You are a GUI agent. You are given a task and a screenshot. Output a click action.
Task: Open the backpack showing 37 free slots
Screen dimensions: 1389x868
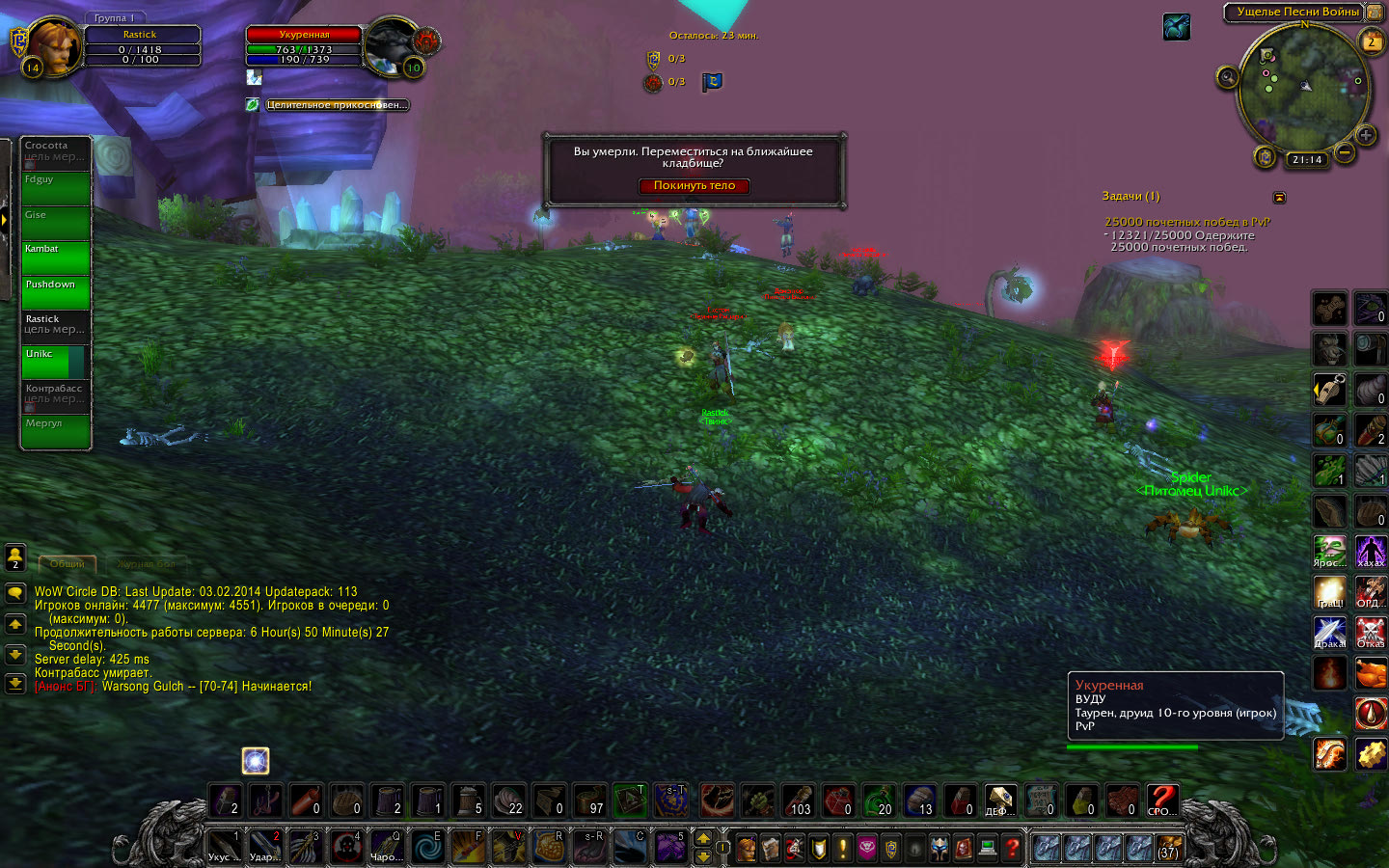(1169, 847)
